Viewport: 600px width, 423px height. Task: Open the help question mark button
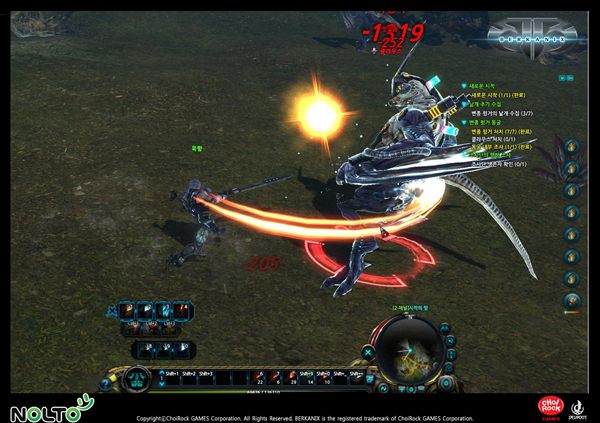point(105,384)
